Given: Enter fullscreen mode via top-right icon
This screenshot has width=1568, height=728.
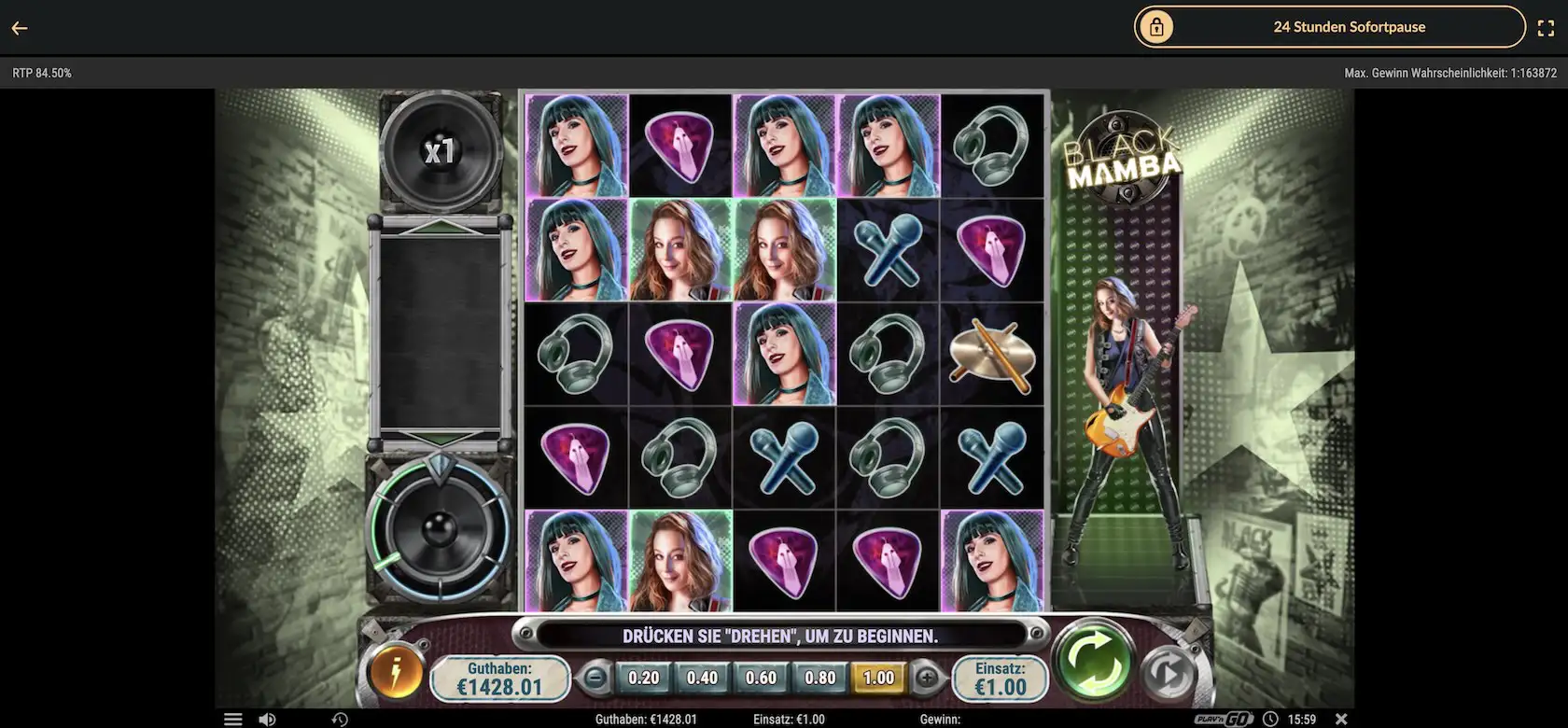Looking at the screenshot, I should (1547, 26).
